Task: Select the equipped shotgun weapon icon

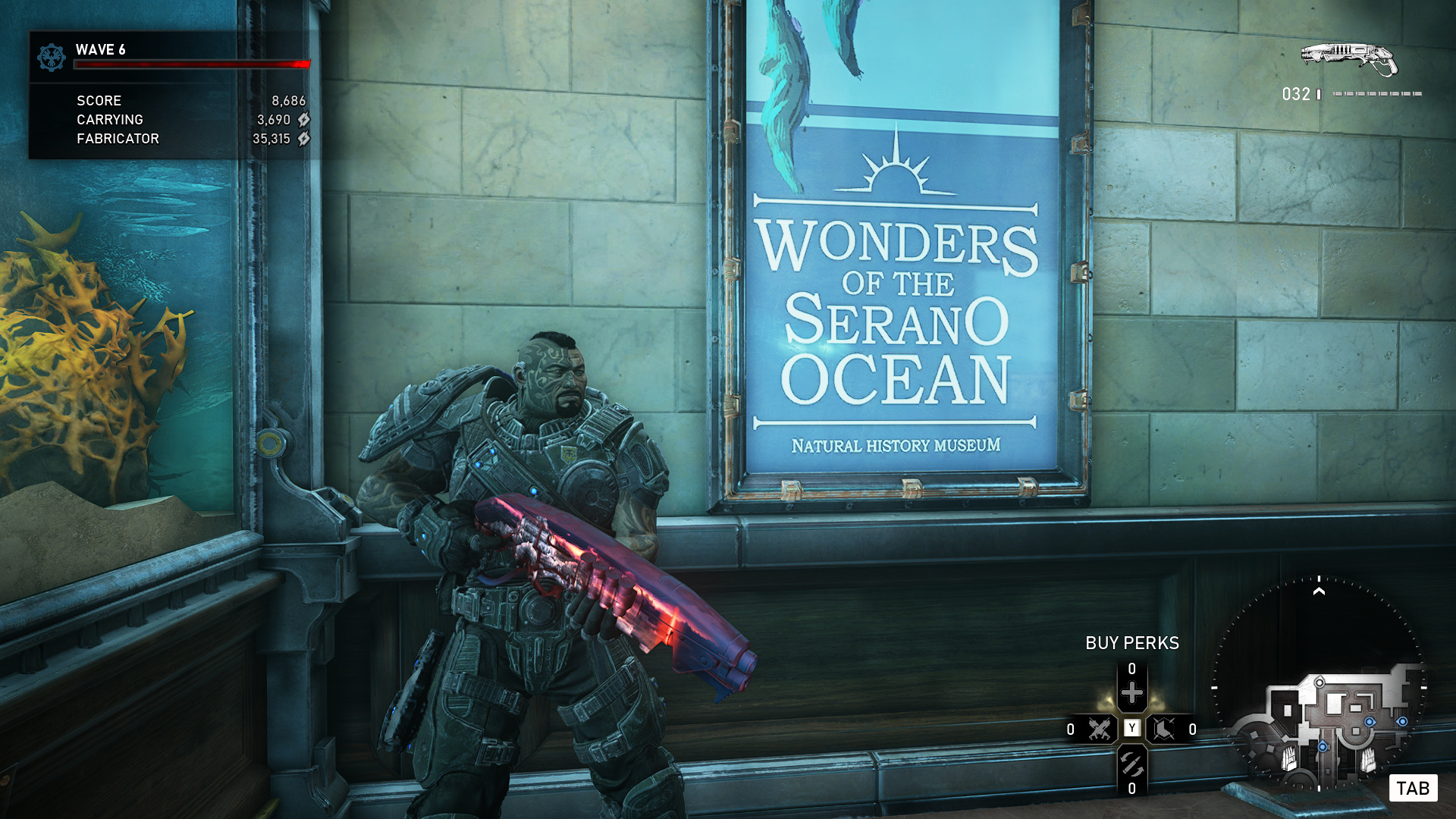Action: (1349, 59)
